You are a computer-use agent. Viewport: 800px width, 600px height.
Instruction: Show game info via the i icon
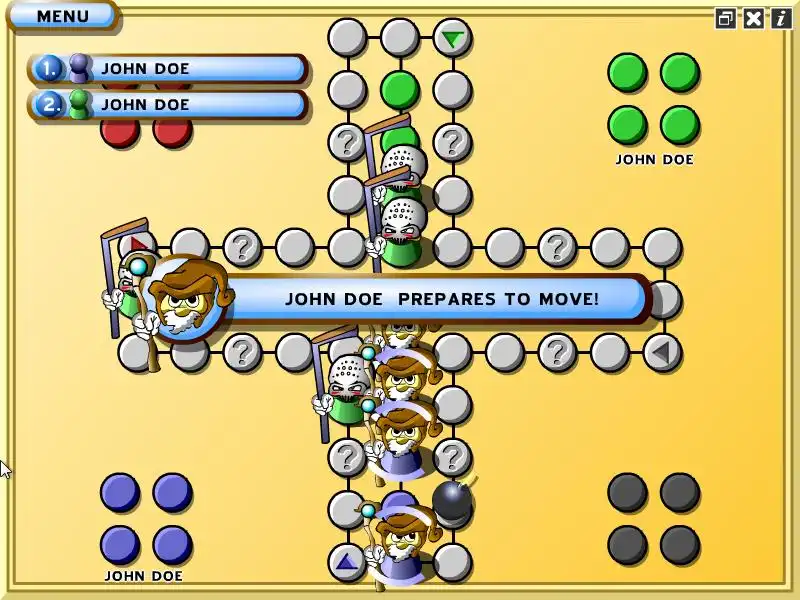point(780,18)
